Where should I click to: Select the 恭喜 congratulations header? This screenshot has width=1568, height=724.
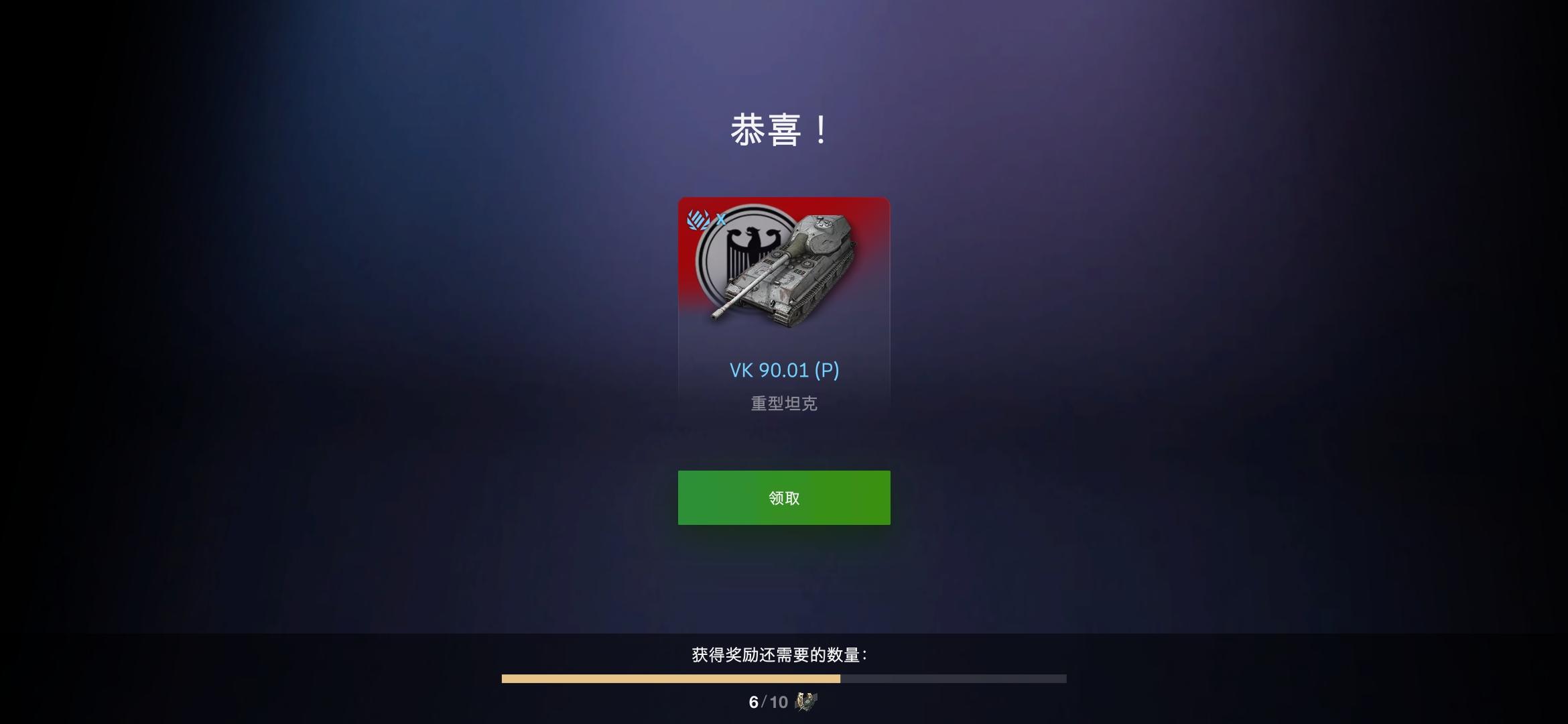click(783, 131)
